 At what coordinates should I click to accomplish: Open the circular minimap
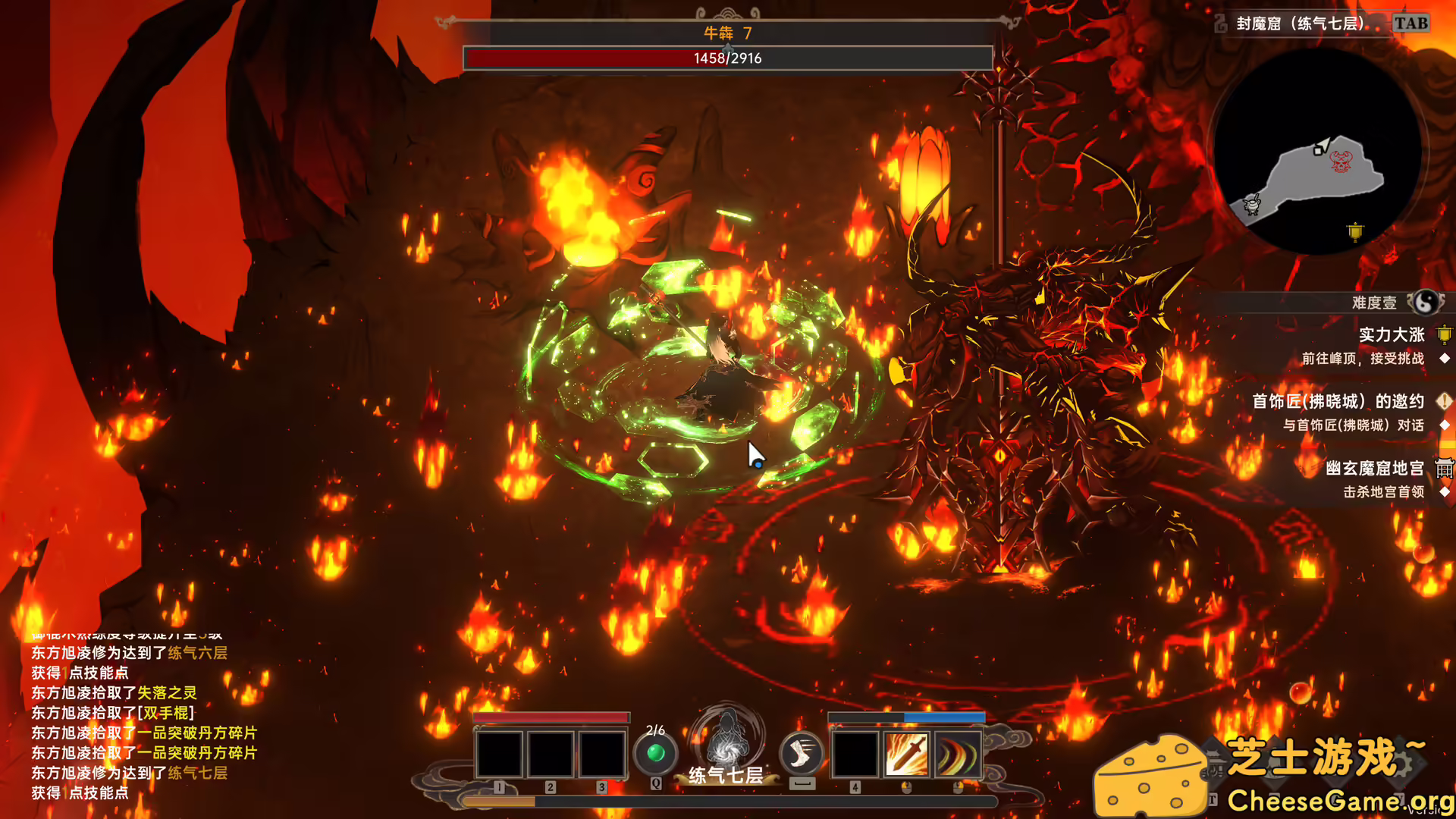point(1318,152)
